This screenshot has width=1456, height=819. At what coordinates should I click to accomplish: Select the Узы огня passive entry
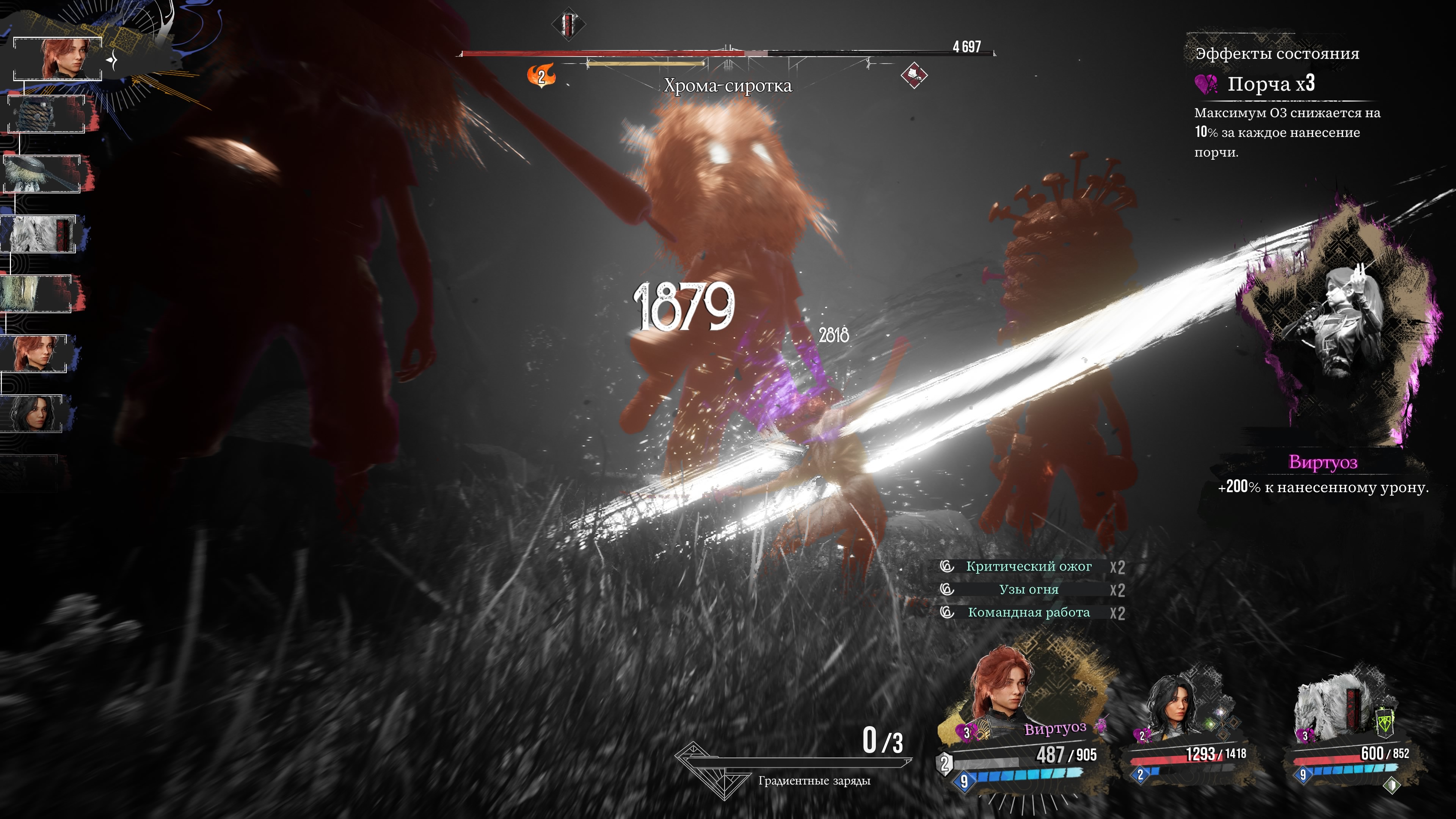tap(1028, 590)
